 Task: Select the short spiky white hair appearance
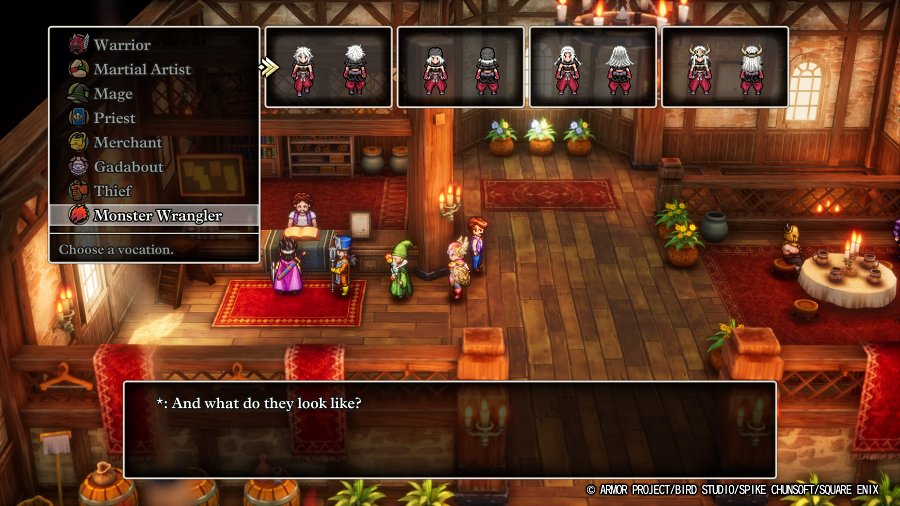328,66
